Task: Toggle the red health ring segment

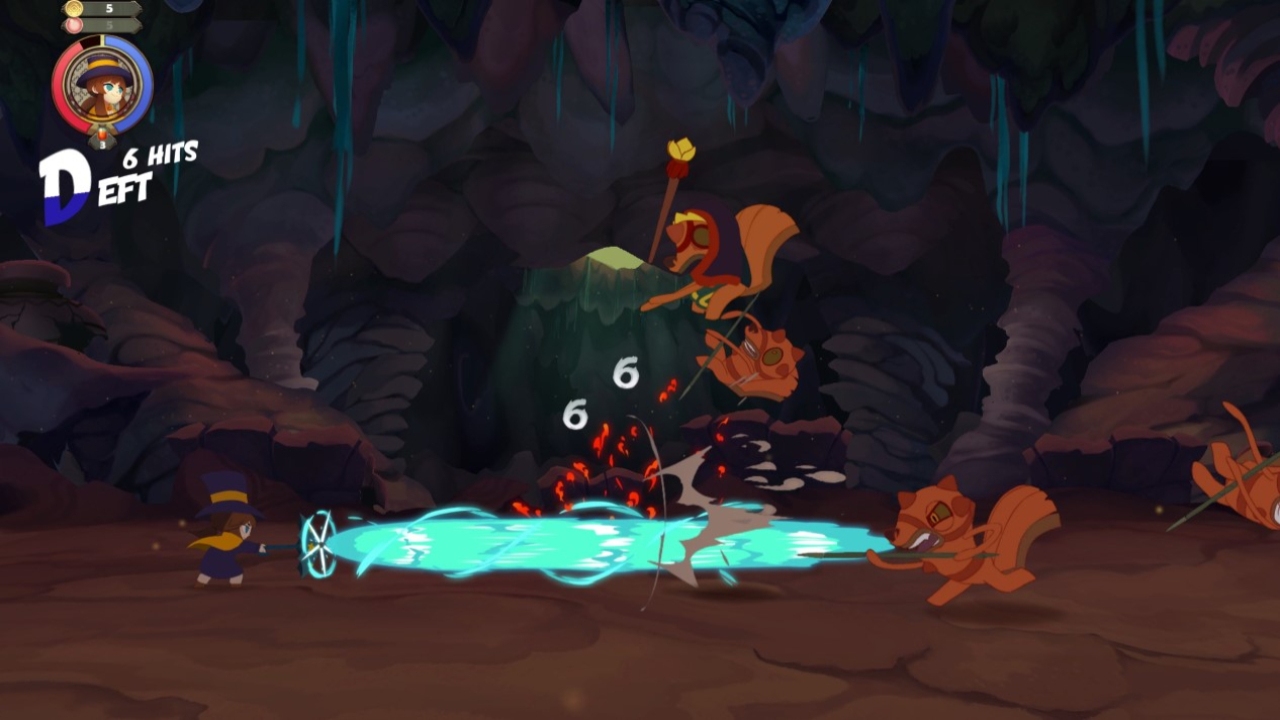Action: 60,90
